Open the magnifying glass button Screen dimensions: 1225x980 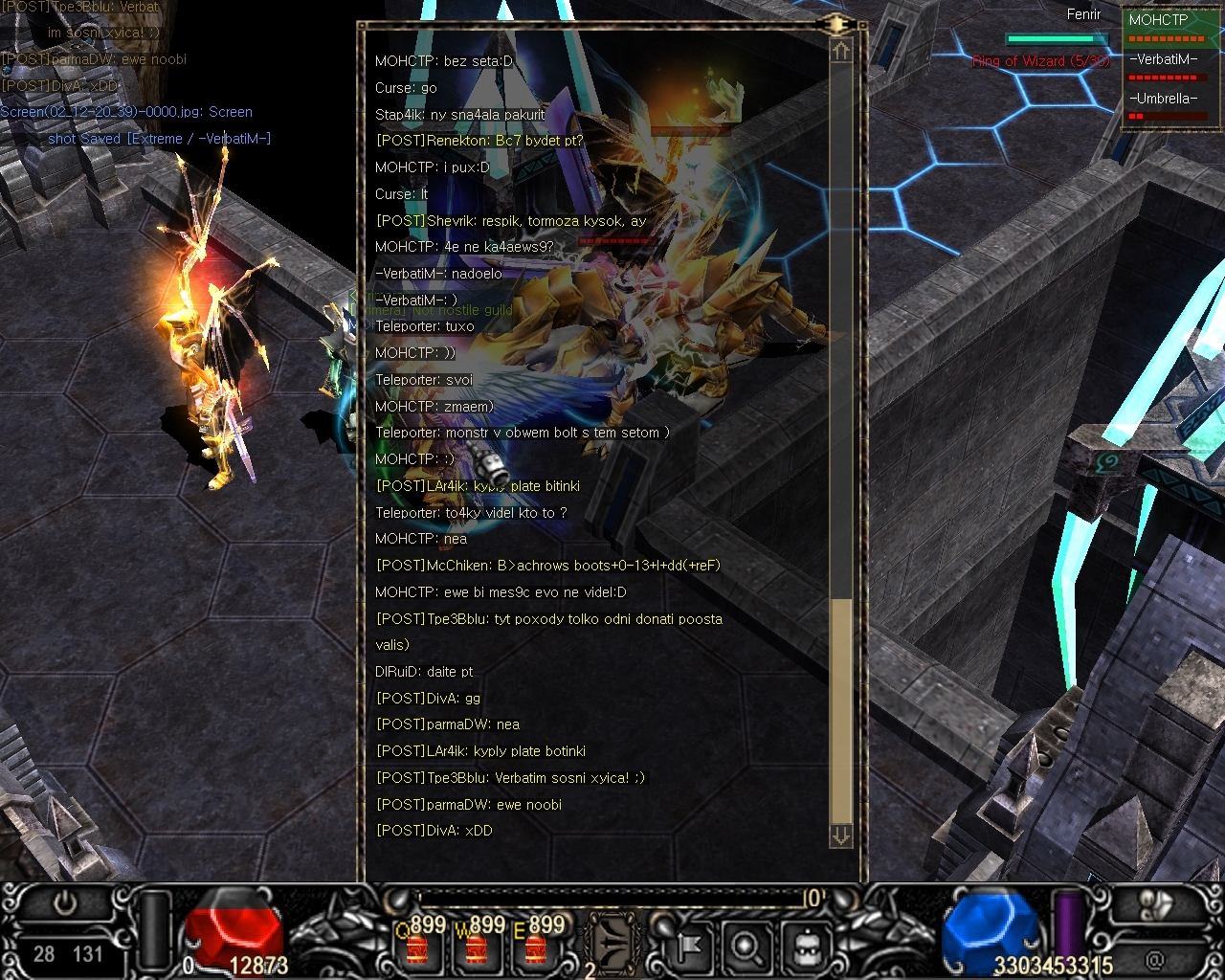click(746, 947)
